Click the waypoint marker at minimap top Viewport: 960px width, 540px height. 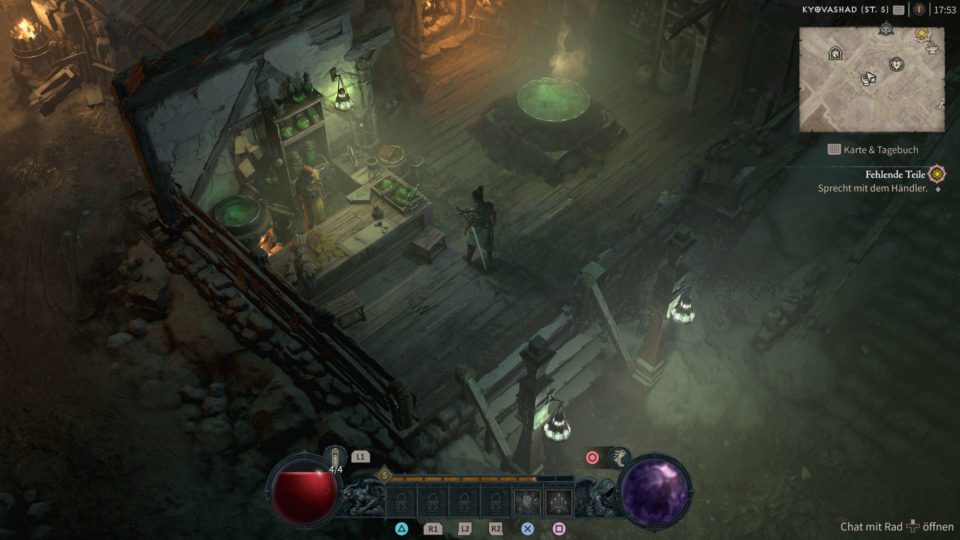(886, 29)
